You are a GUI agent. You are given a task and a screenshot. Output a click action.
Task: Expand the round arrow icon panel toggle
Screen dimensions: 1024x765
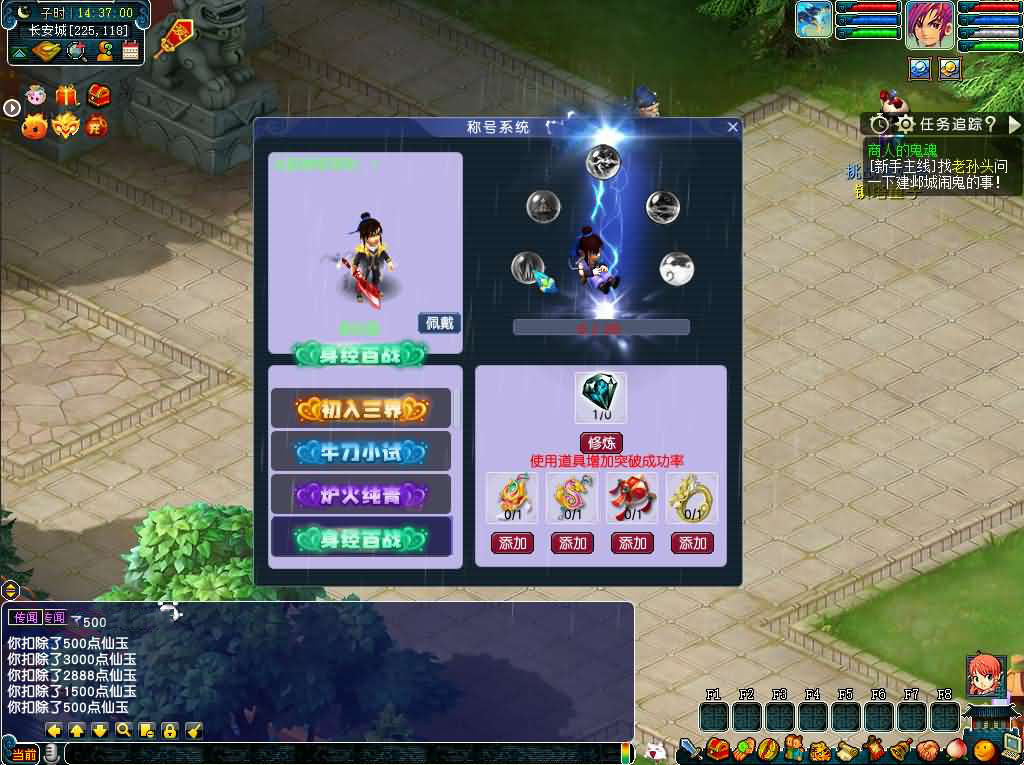pos(11,107)
